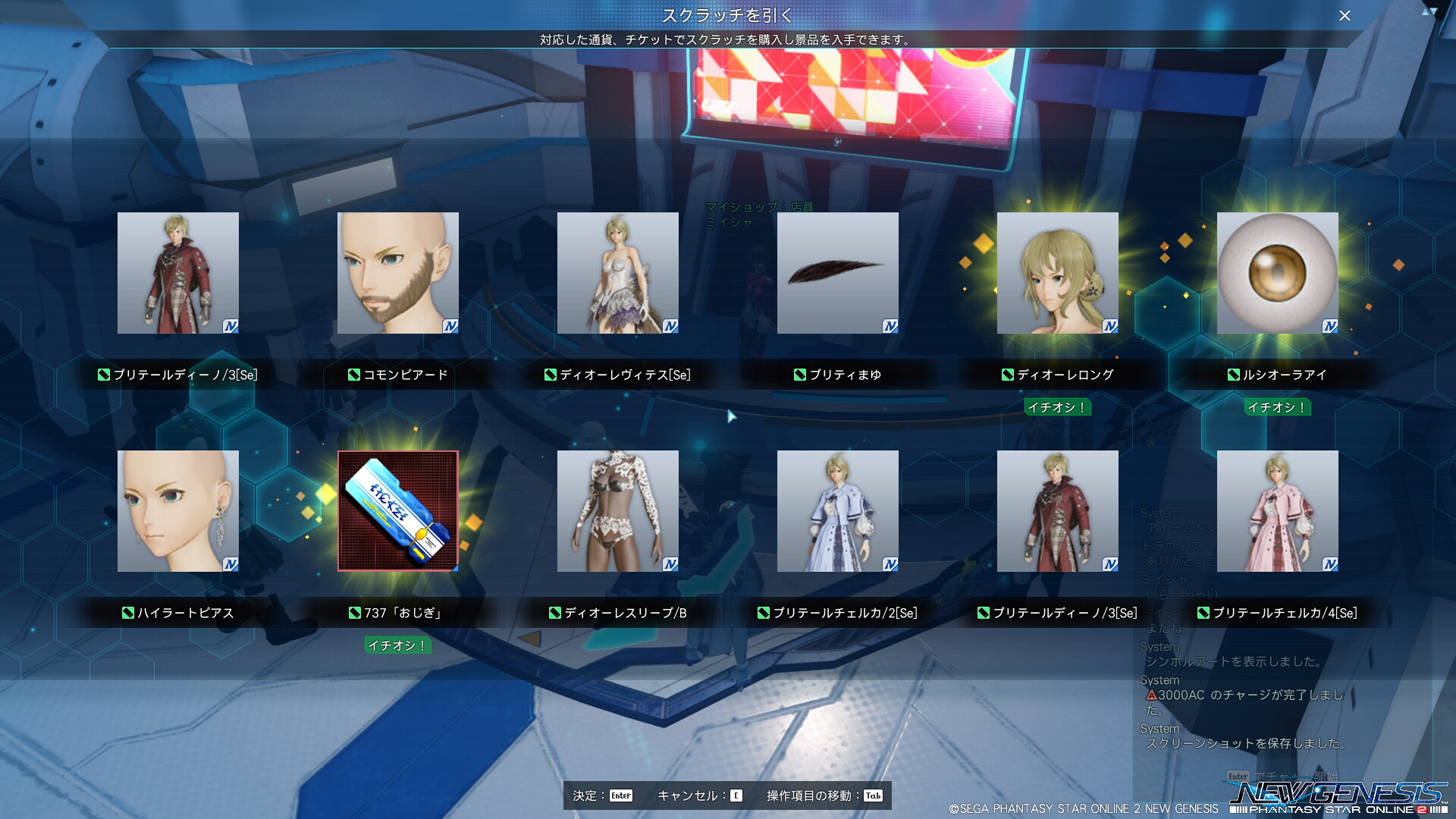Click the ルシオーラアイ eye item
This screenshot has width=1456, height=819.
[x=1278, y=273]
